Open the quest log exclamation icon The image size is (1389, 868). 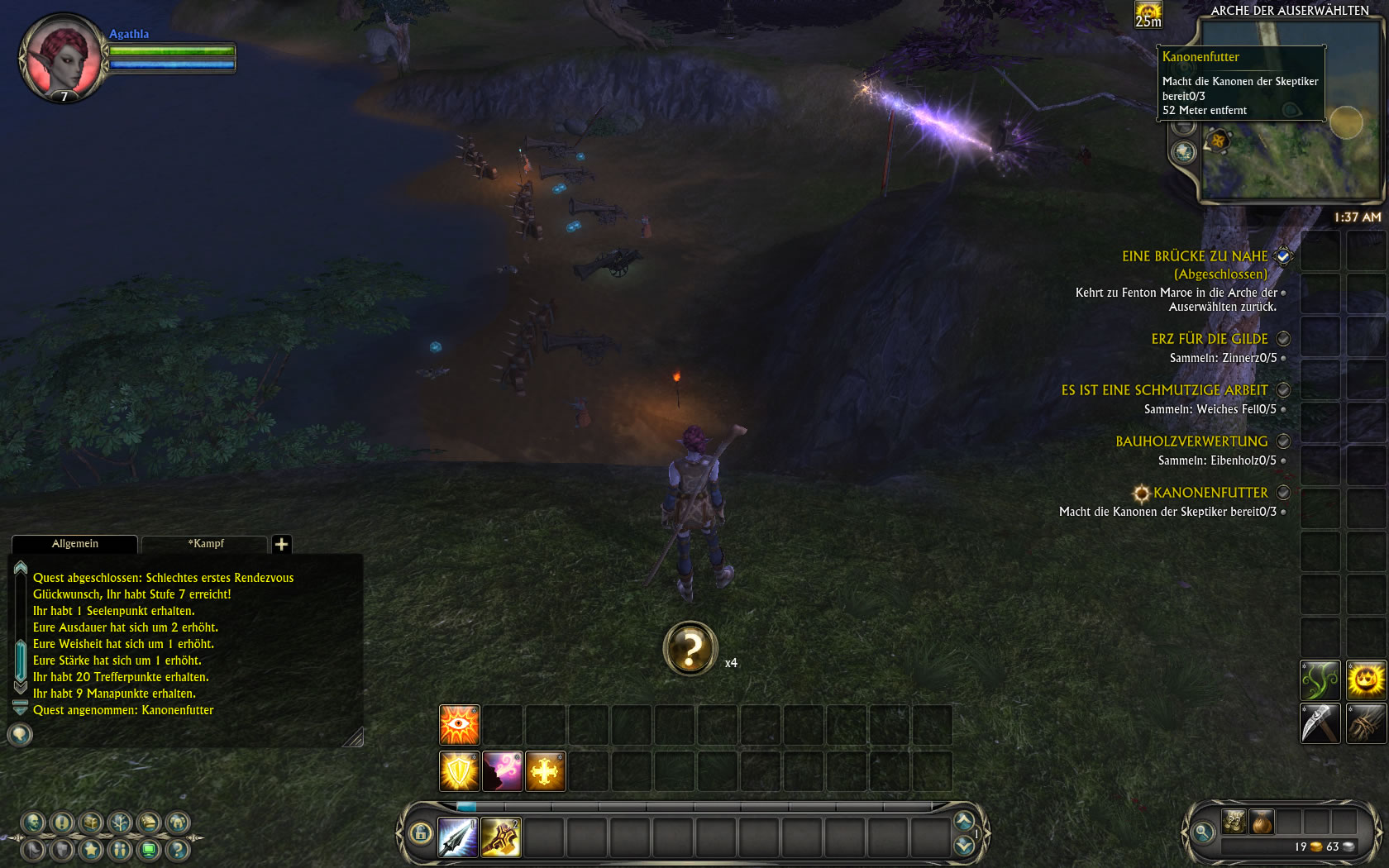(x=60, y=823)
